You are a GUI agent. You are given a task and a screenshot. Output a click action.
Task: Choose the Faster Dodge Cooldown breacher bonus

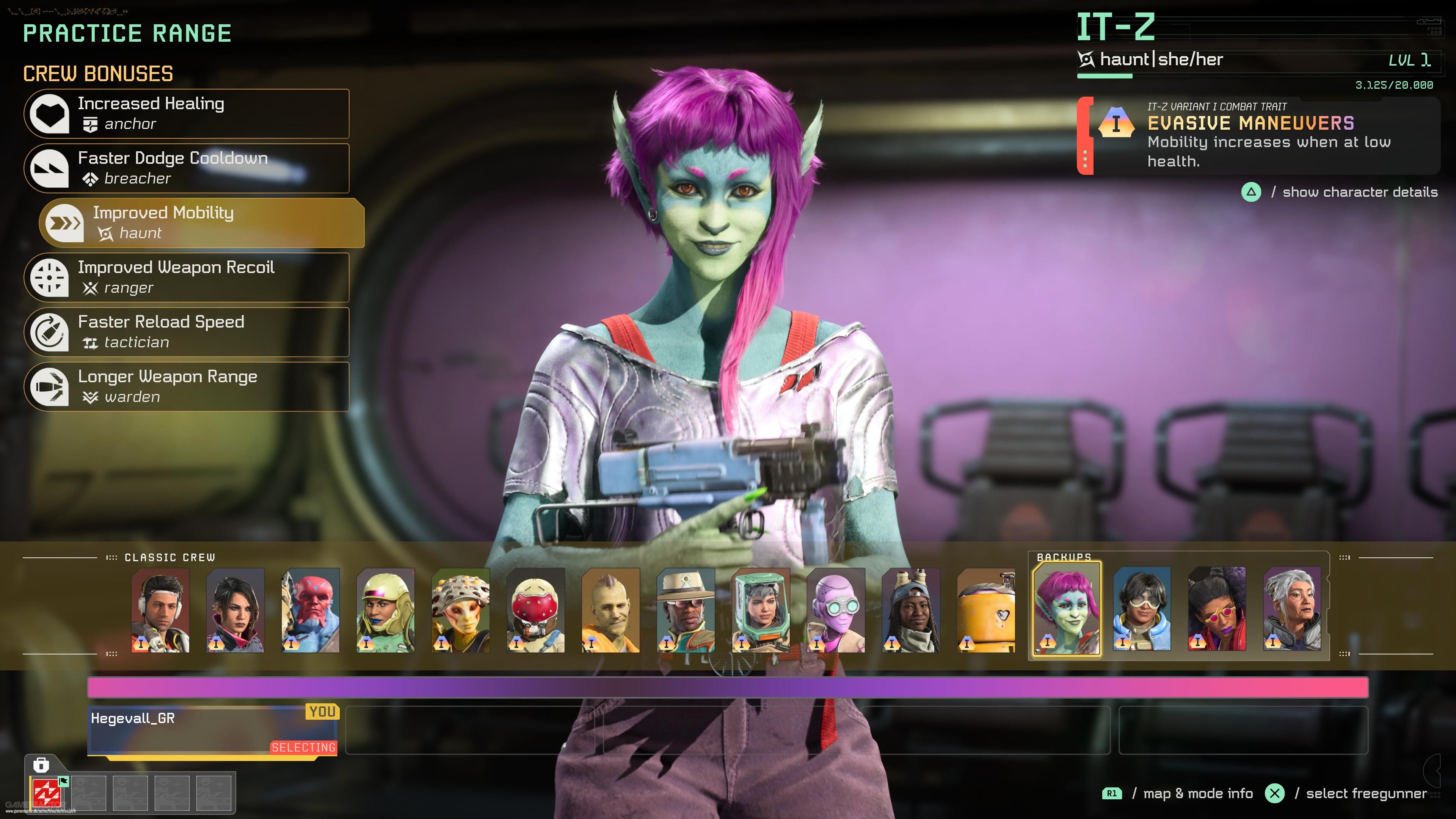187,168
